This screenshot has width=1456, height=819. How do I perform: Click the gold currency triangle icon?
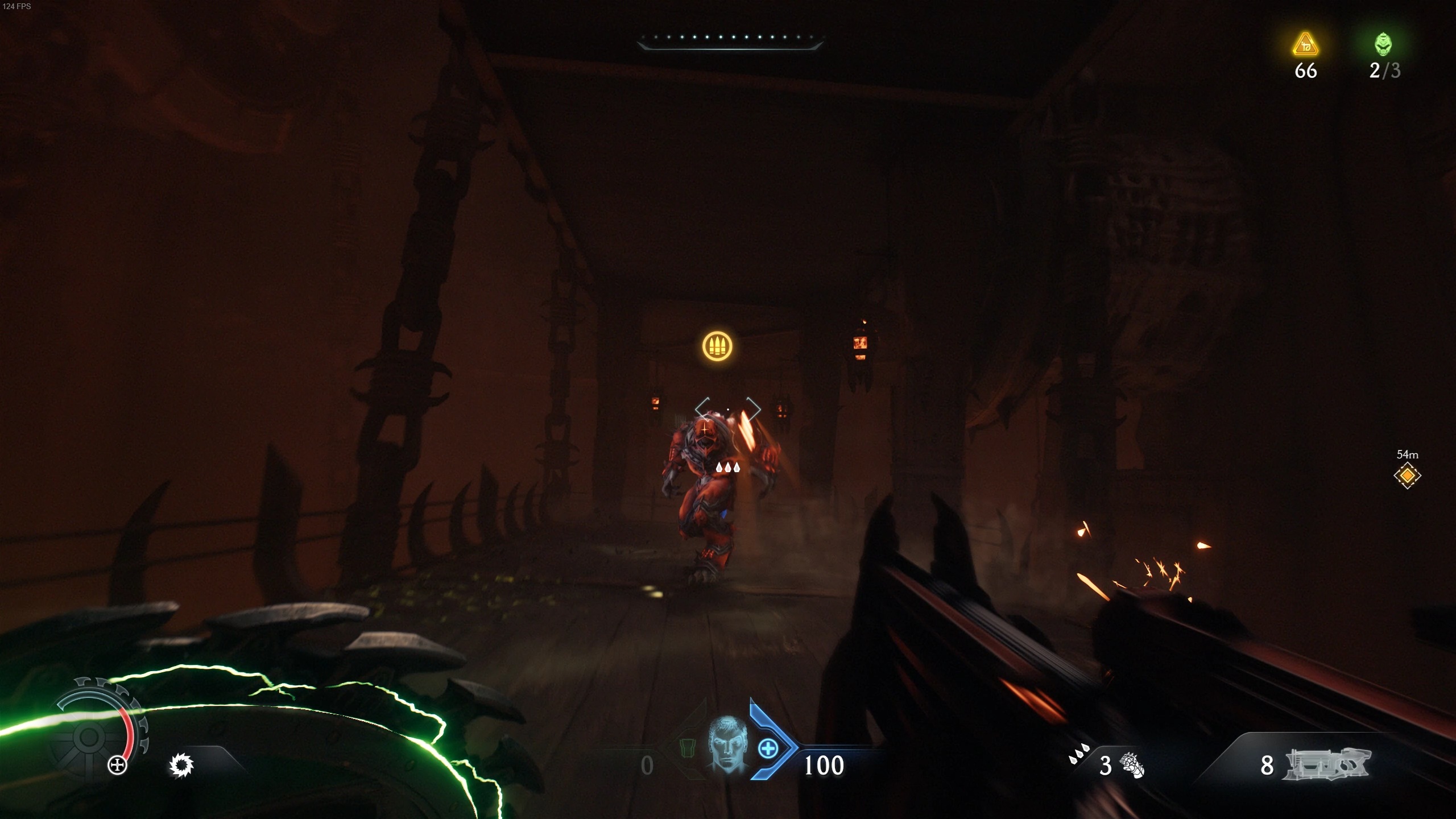point(1305,45)
